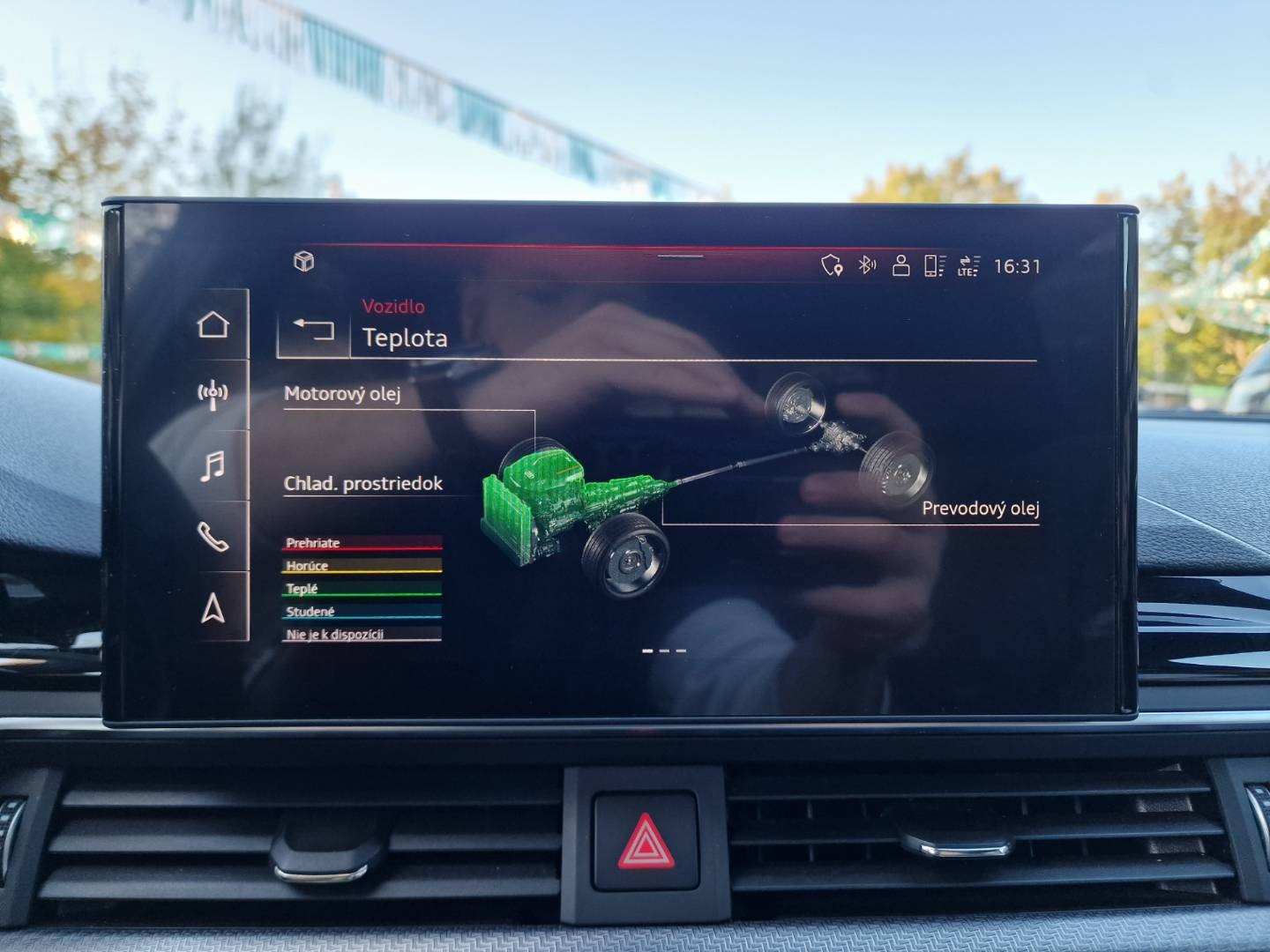Open the user profile icon
This screenshot has width=1270, height=952.
coord(900,264)
